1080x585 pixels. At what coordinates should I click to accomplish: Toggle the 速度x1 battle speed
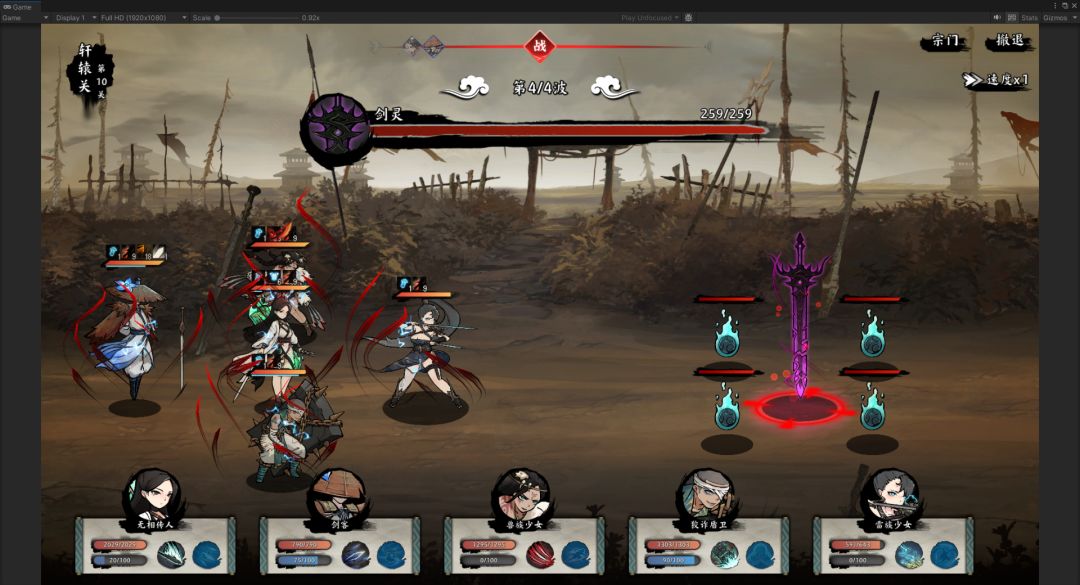tap(996, 80)
